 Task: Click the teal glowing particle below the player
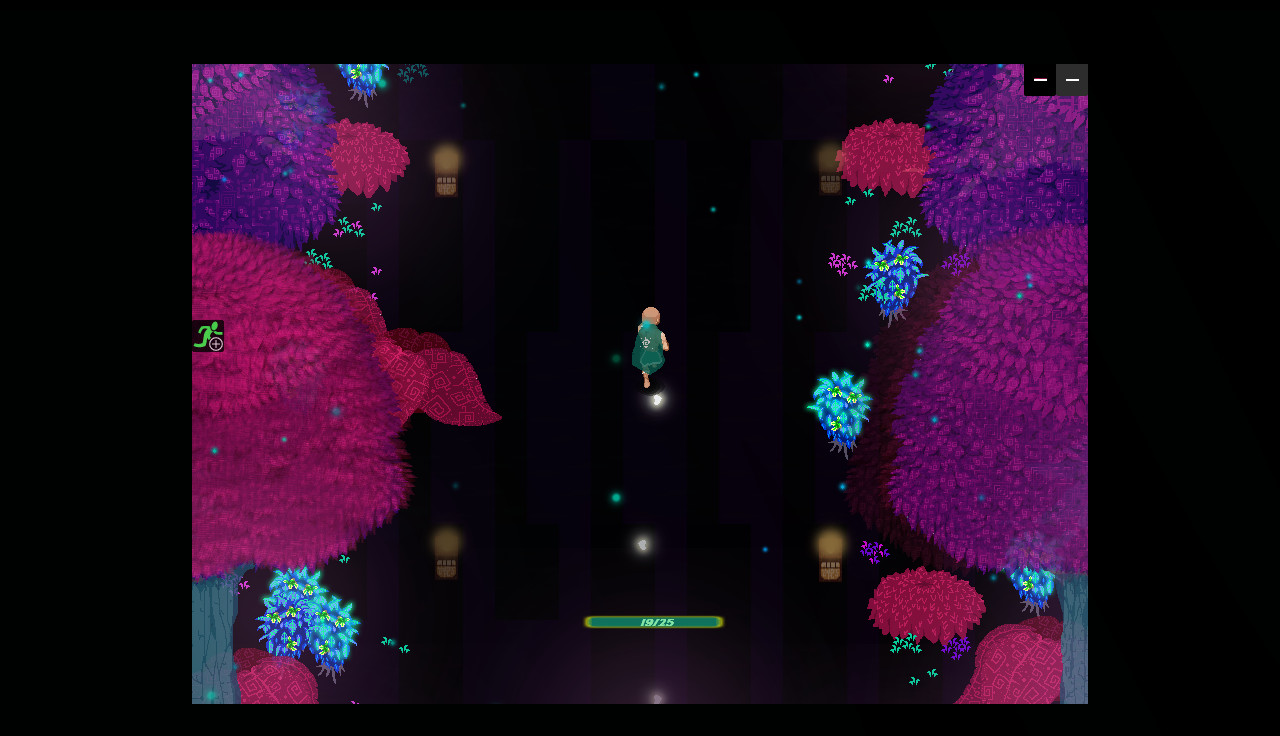click(618, 496)
